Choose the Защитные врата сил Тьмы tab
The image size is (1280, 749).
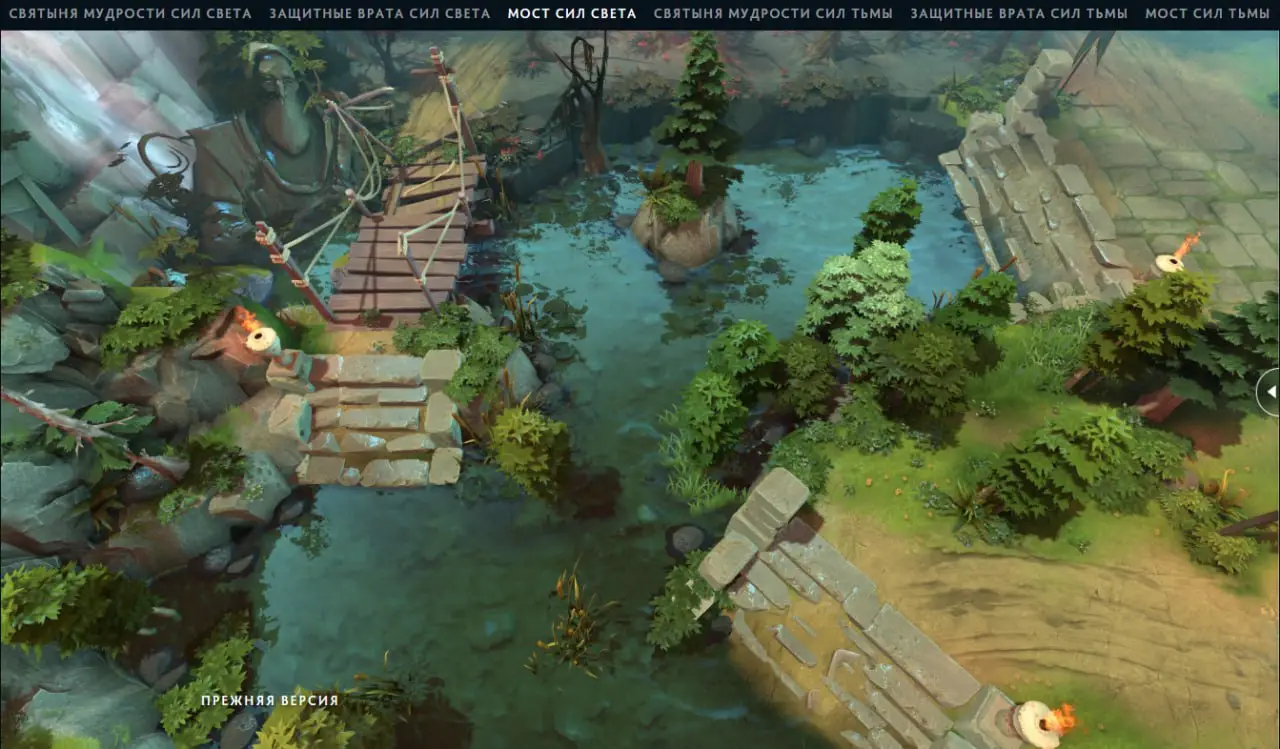[x=1019, y=14]
